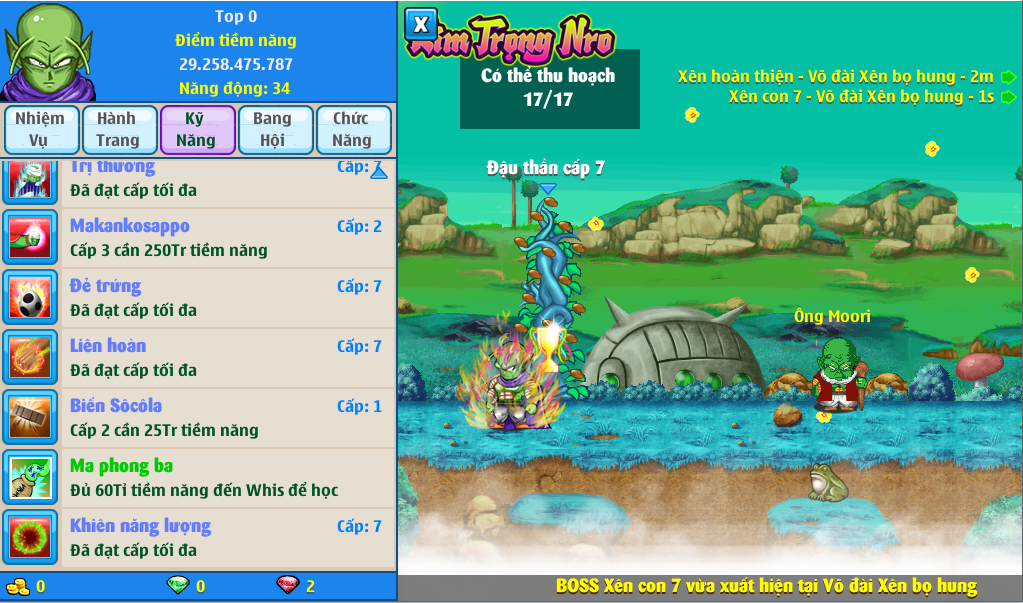Click the Xên hoàn thiện boss notification arrow
The height and width of the screenshot is (603, 1023).
1009,77
